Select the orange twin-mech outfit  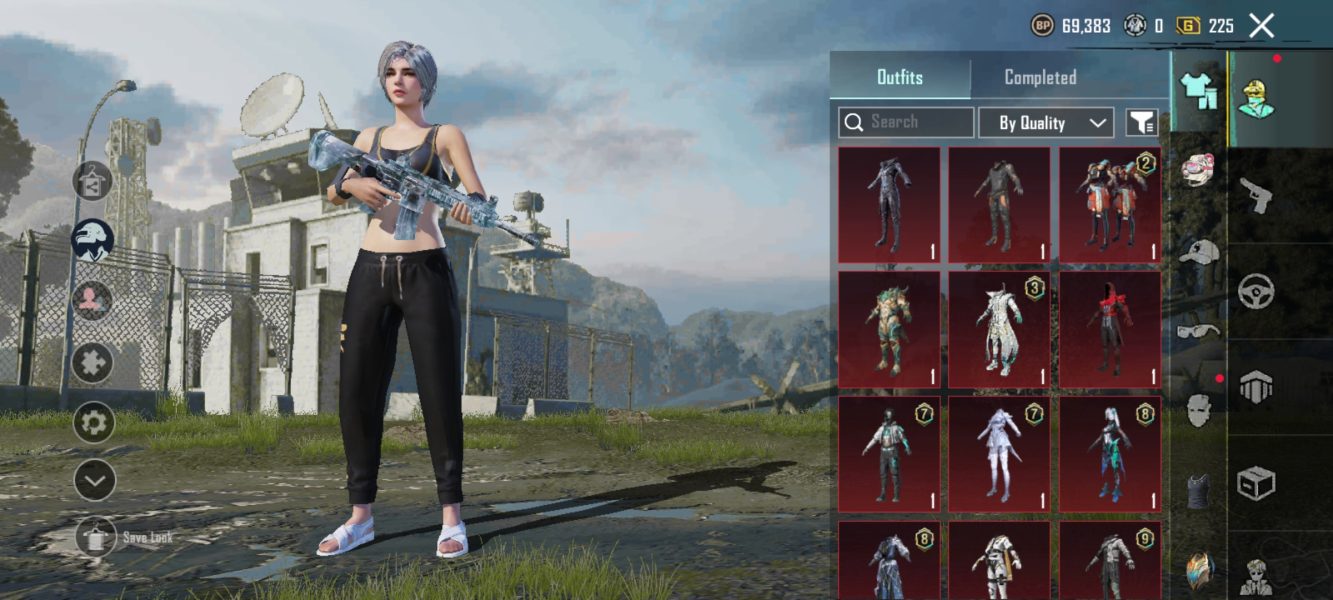point(1110,205)
